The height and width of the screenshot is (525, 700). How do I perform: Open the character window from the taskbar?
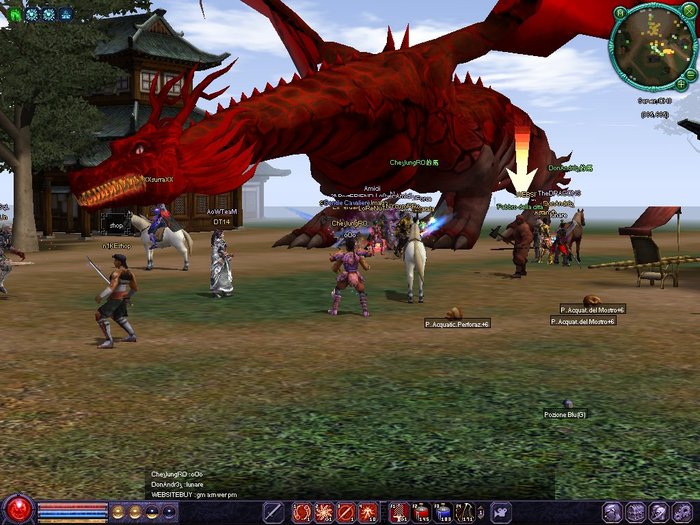tap(611, 512)
